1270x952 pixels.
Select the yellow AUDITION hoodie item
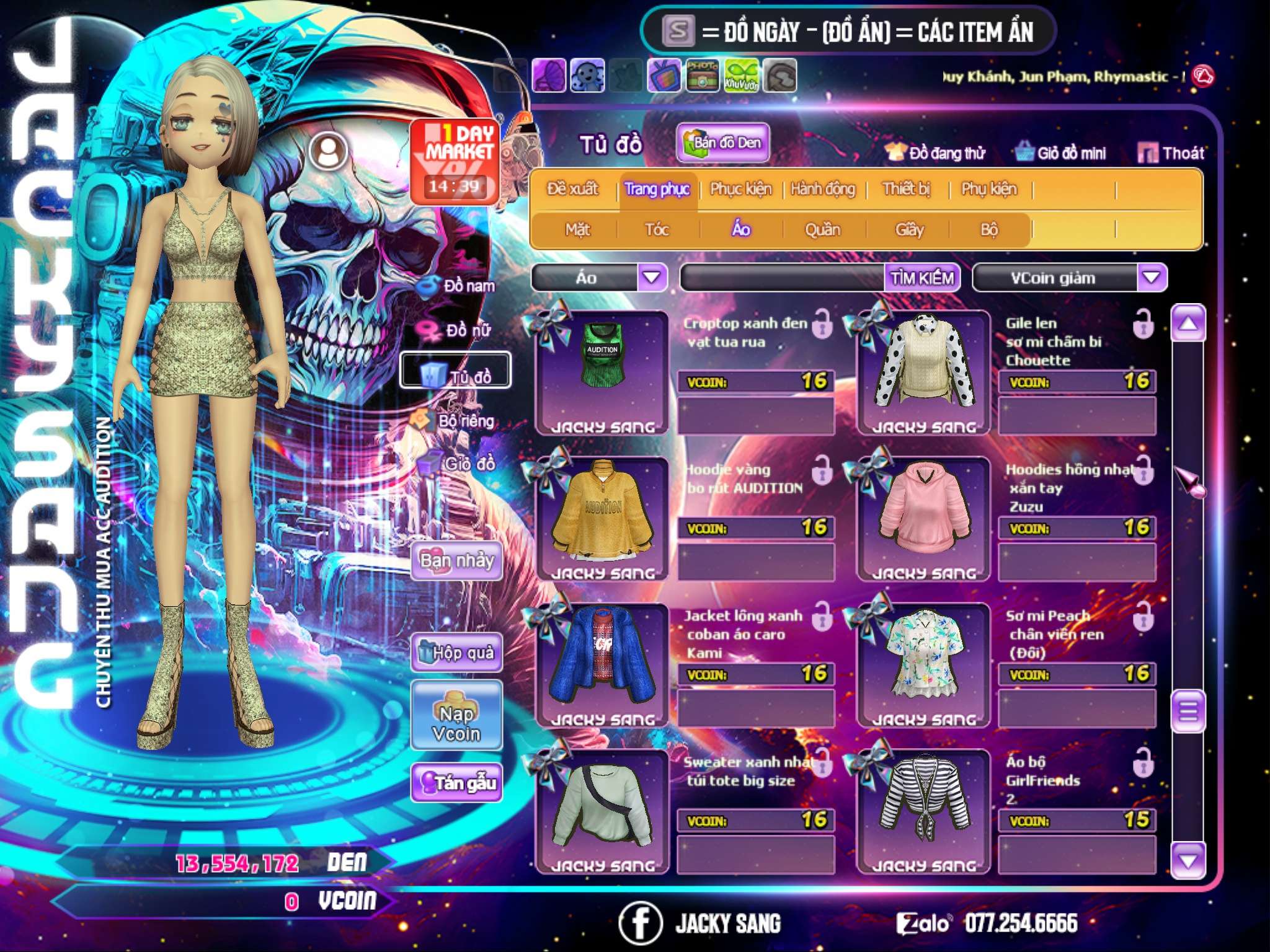coord(602,509)
